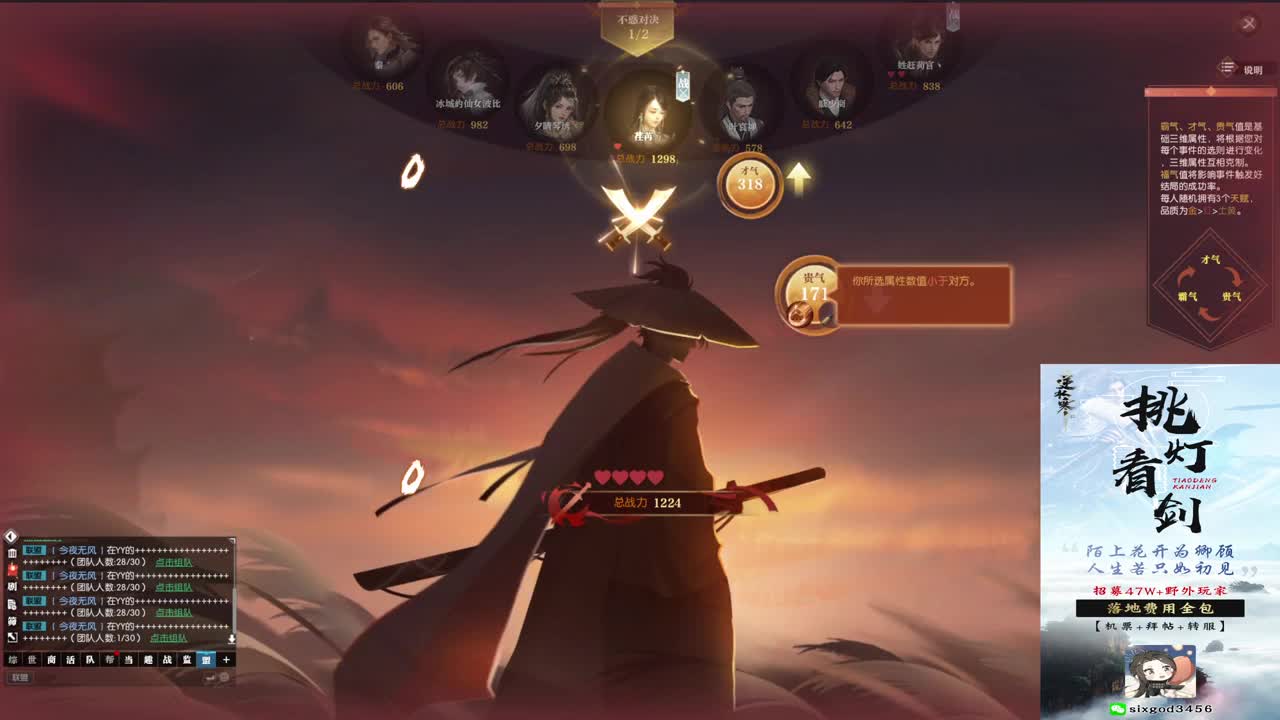Click the 联盟 chat input field
The width and height of the screenshot is (1280, 720).
tap(19, 678)
